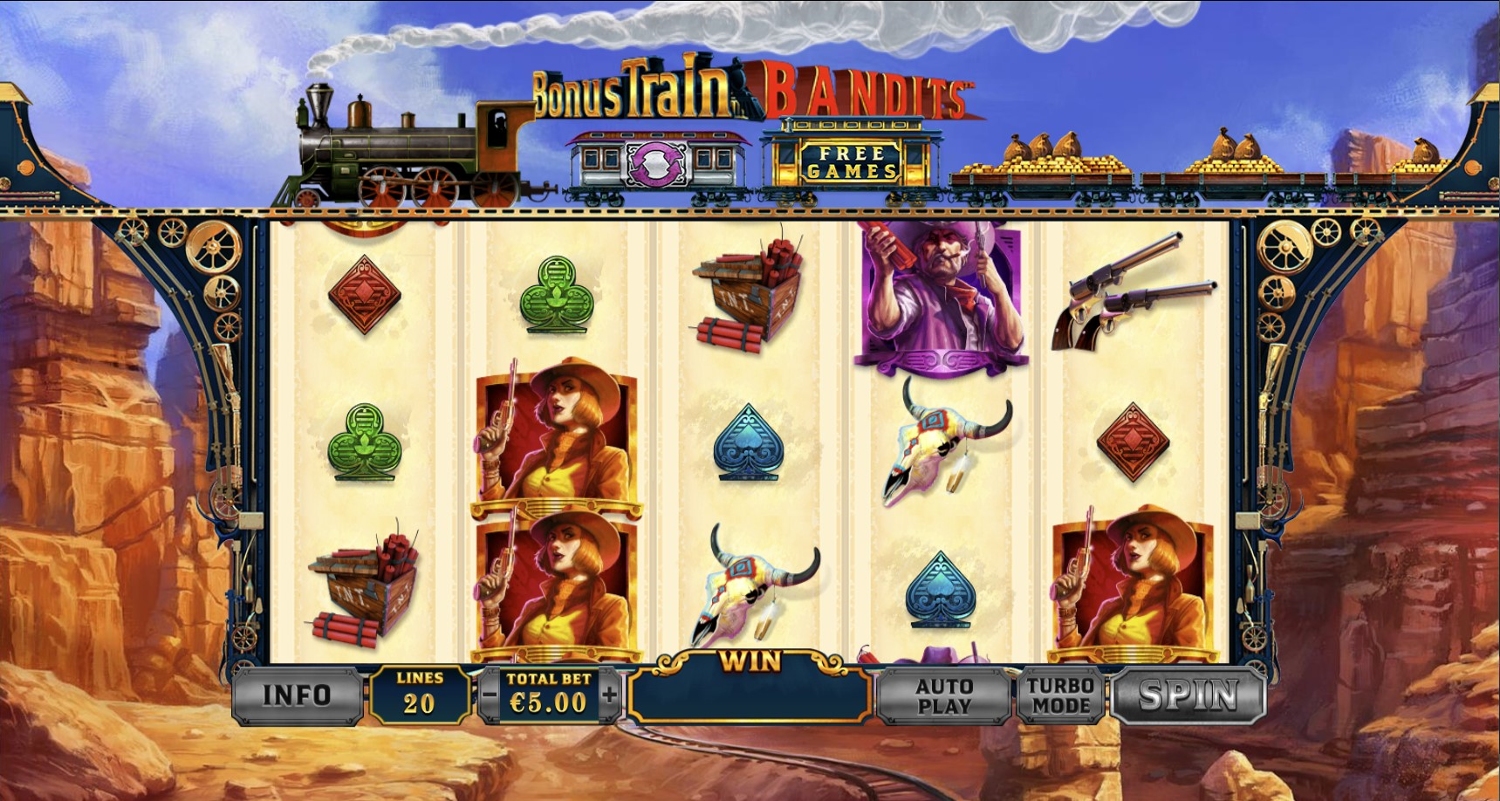Decrease total bet with the minus button
This screenshot has width=1500, height=801.
490,694
